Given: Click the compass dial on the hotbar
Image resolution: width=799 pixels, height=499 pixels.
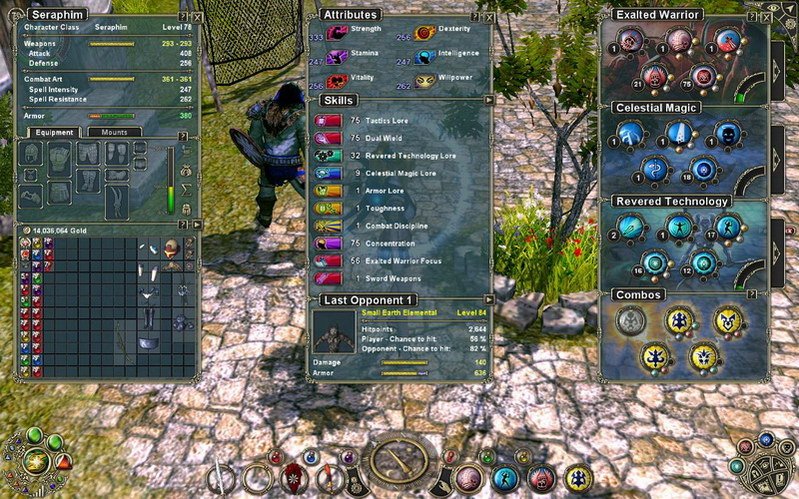Looking at the screenshot, I should (399, 460).
